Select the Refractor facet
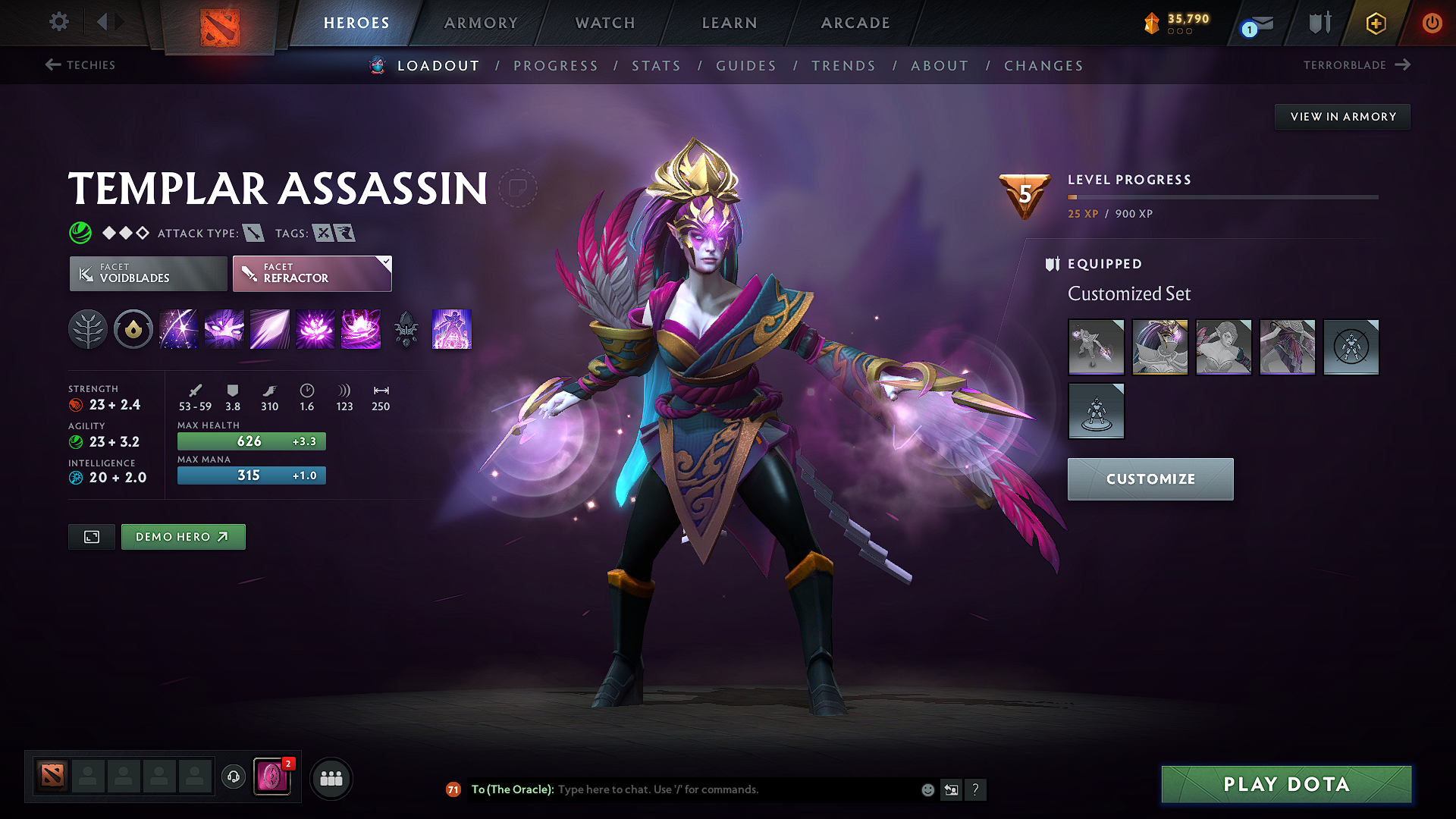 [x=312, y=273]
